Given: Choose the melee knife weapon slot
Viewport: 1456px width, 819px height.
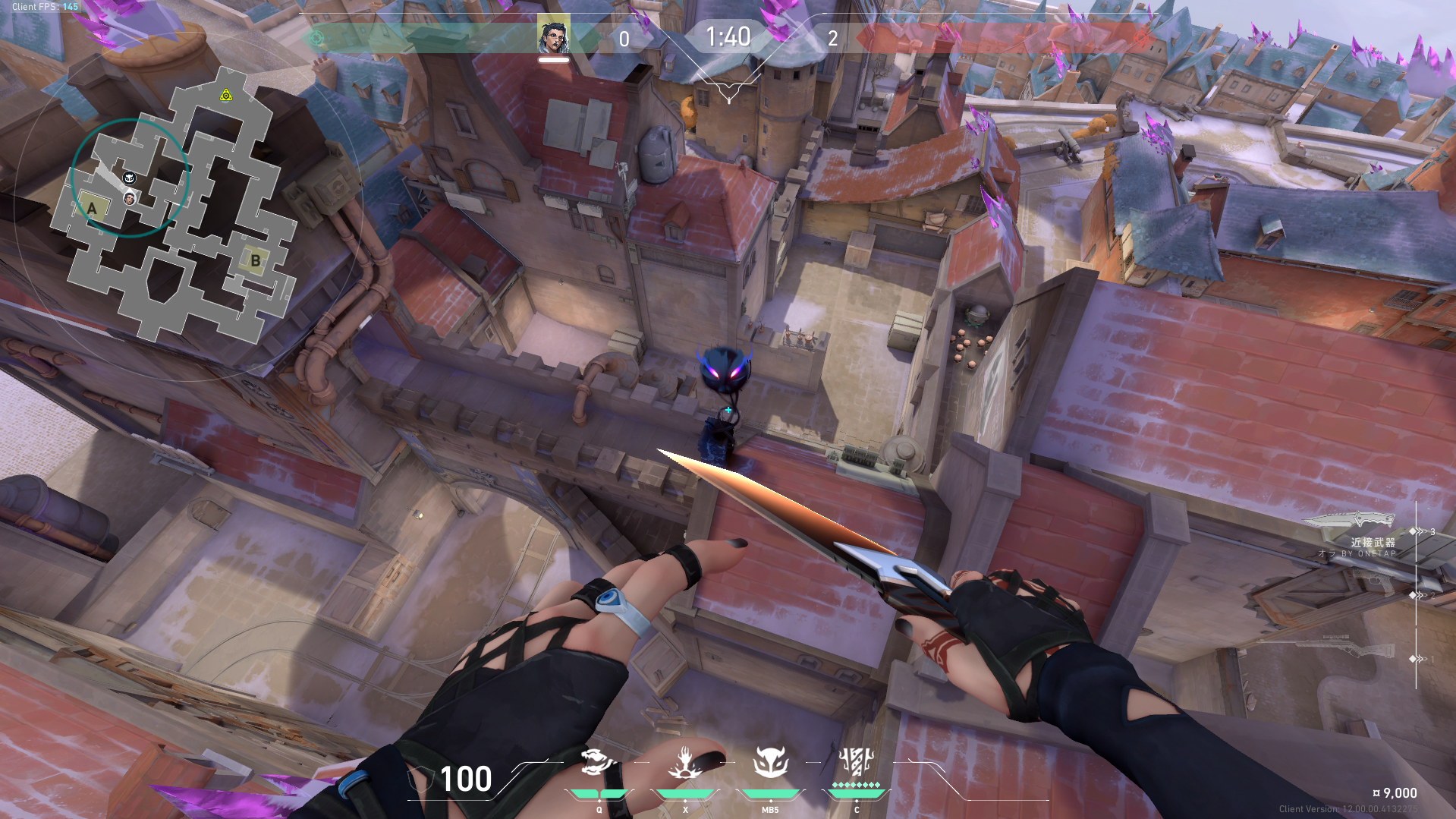Looking at the screenshot, I should pos(1349,521).
